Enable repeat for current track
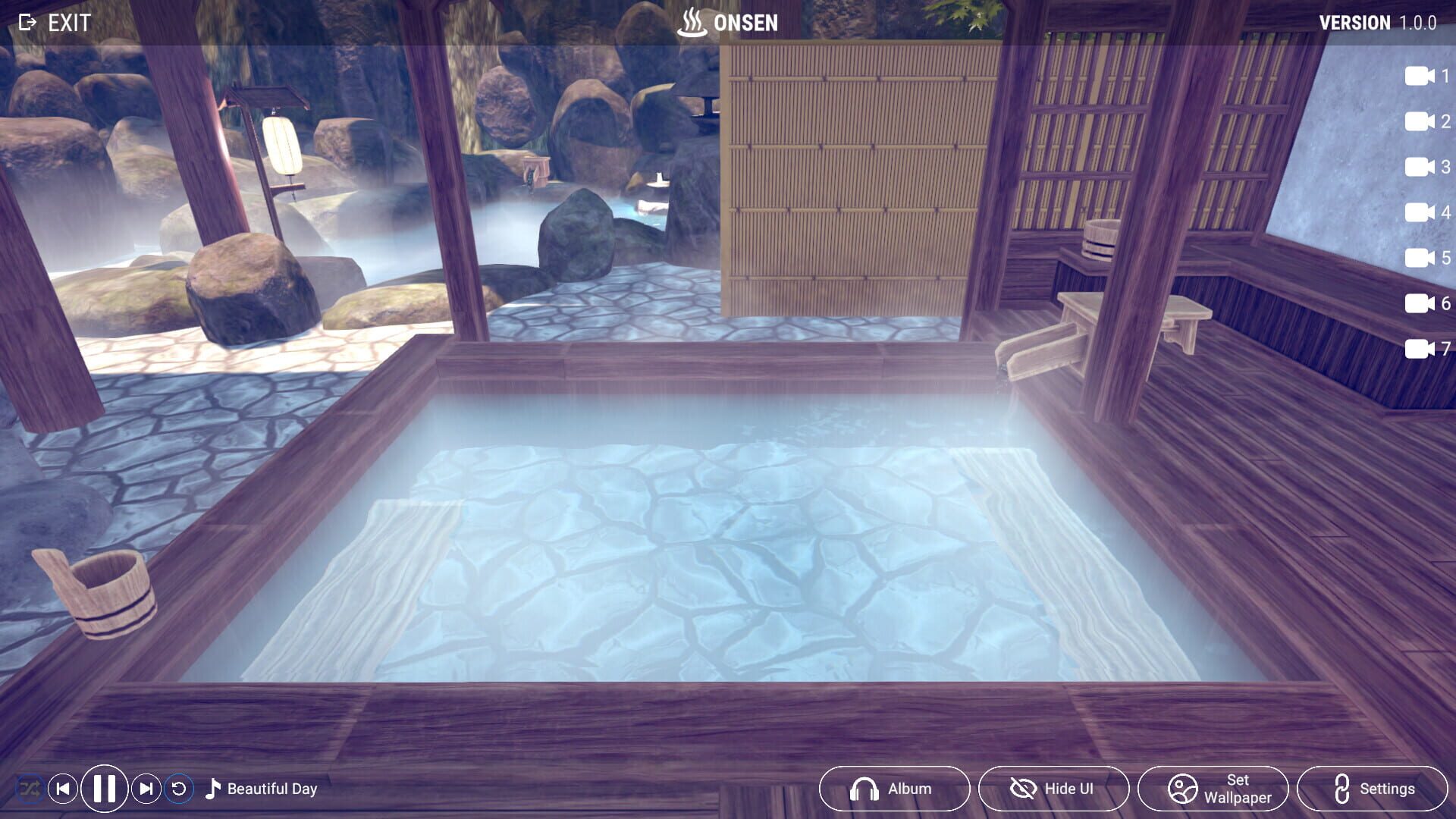1456x819 pixels. [180, 789]
